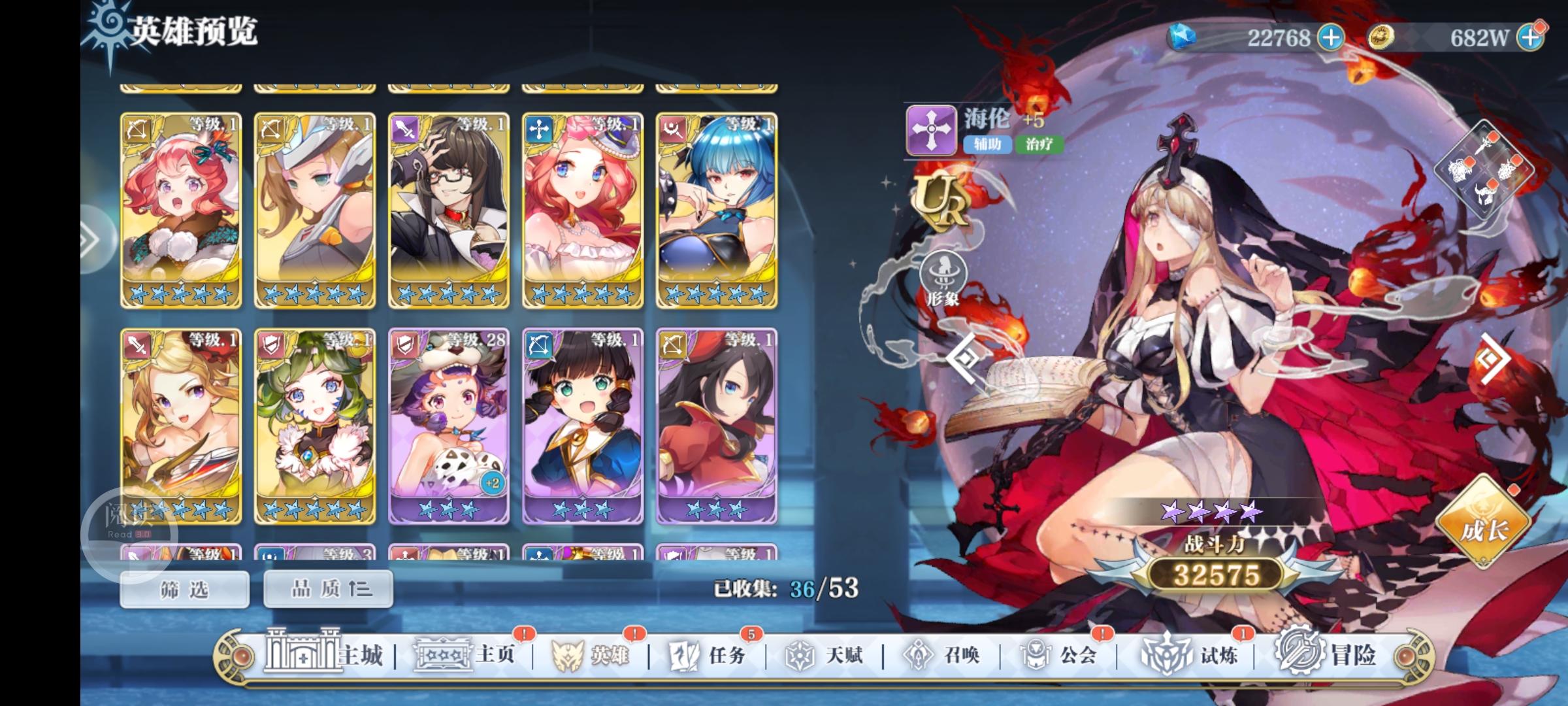Click the 筛选 (Filter) button
1568x706 pixels.
(x=184, y=588)
